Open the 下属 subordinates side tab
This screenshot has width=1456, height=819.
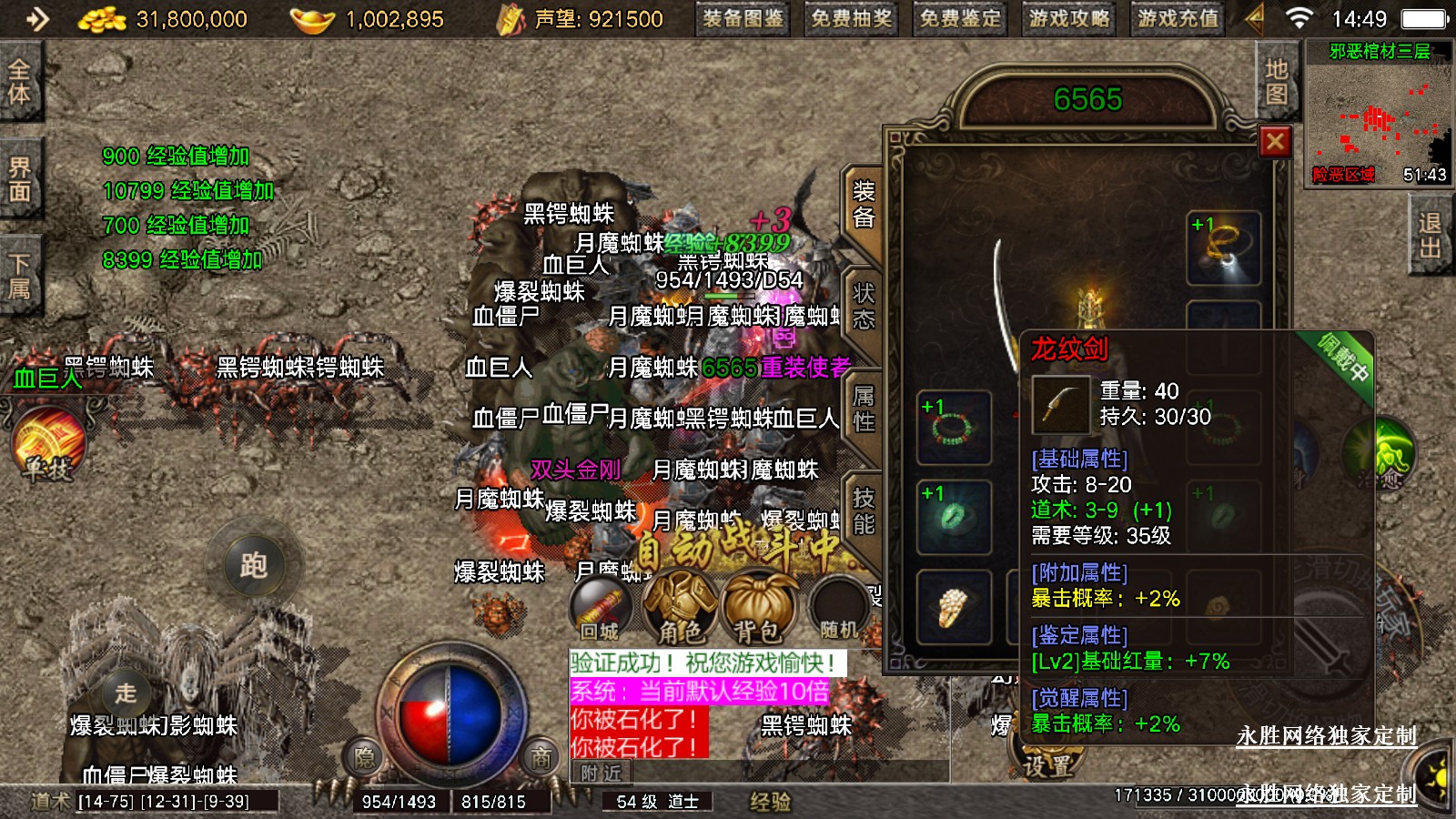[19, 277]
